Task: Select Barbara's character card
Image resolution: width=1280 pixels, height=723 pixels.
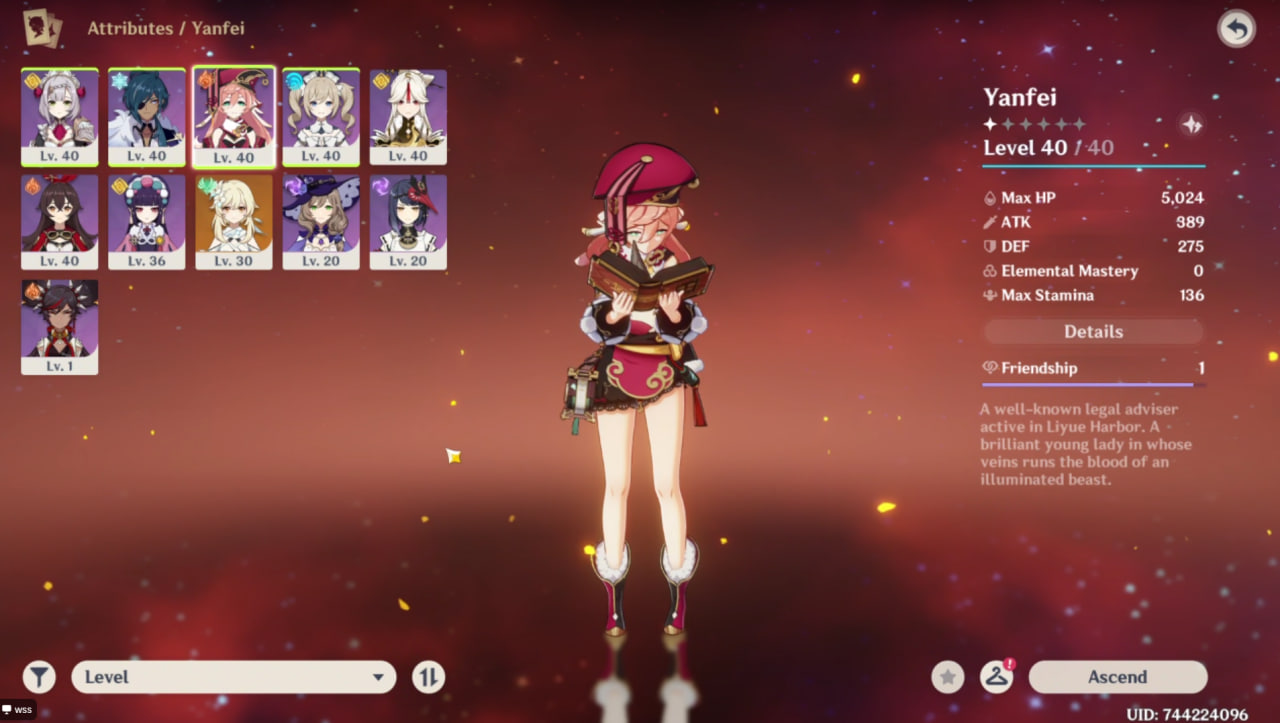Action: [321, 116]
